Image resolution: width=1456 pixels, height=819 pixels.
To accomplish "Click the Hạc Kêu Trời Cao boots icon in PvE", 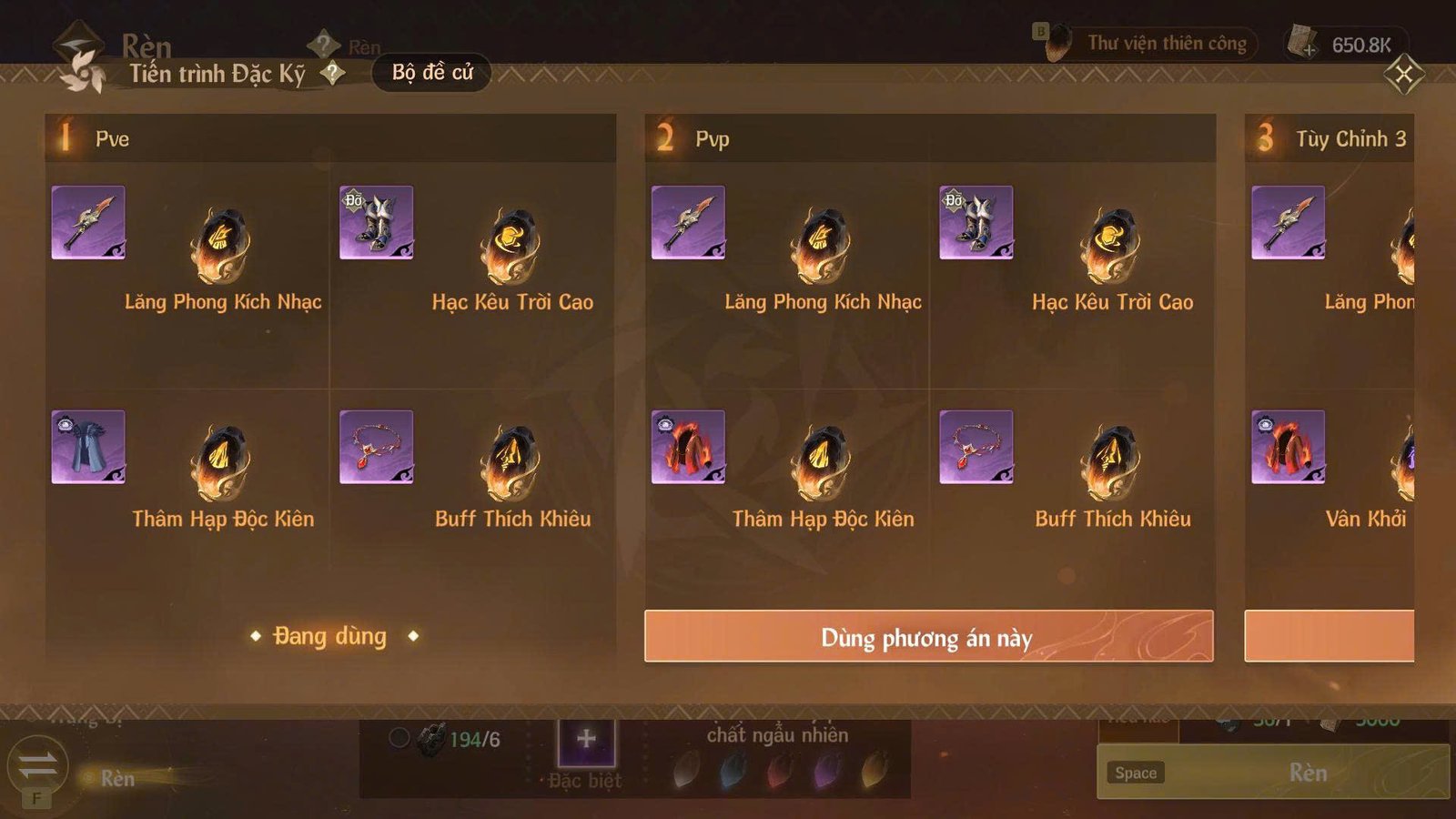I will point(376,230).
